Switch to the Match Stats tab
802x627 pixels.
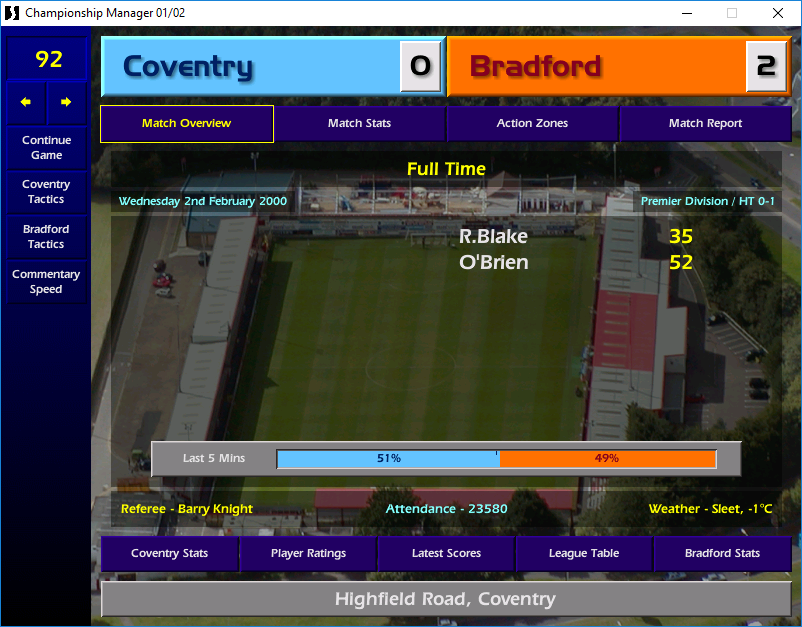pyautogui.click(x=359, y=124)
